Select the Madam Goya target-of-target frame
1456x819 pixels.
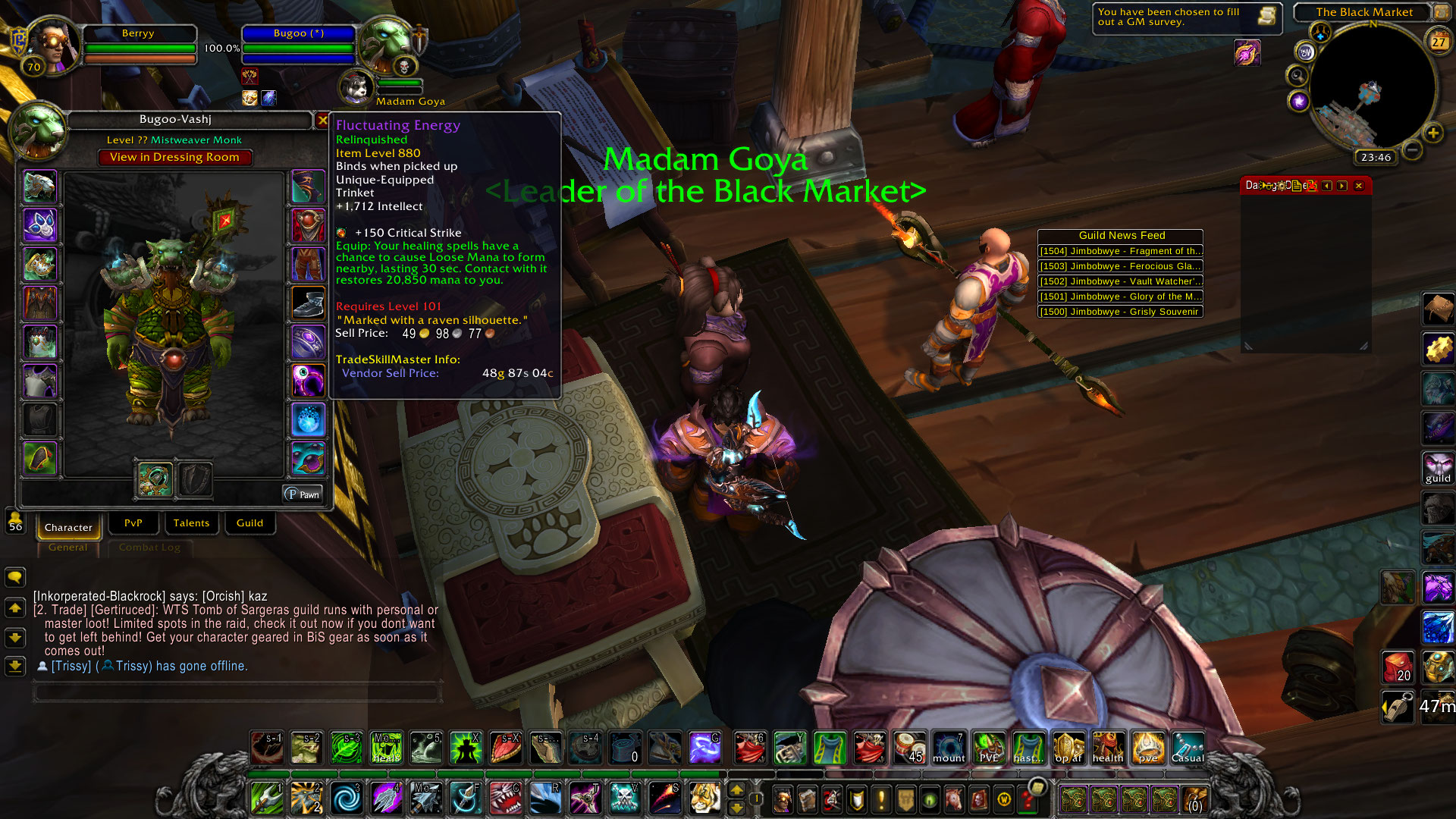pyautogui.click(x=356, y=87)
